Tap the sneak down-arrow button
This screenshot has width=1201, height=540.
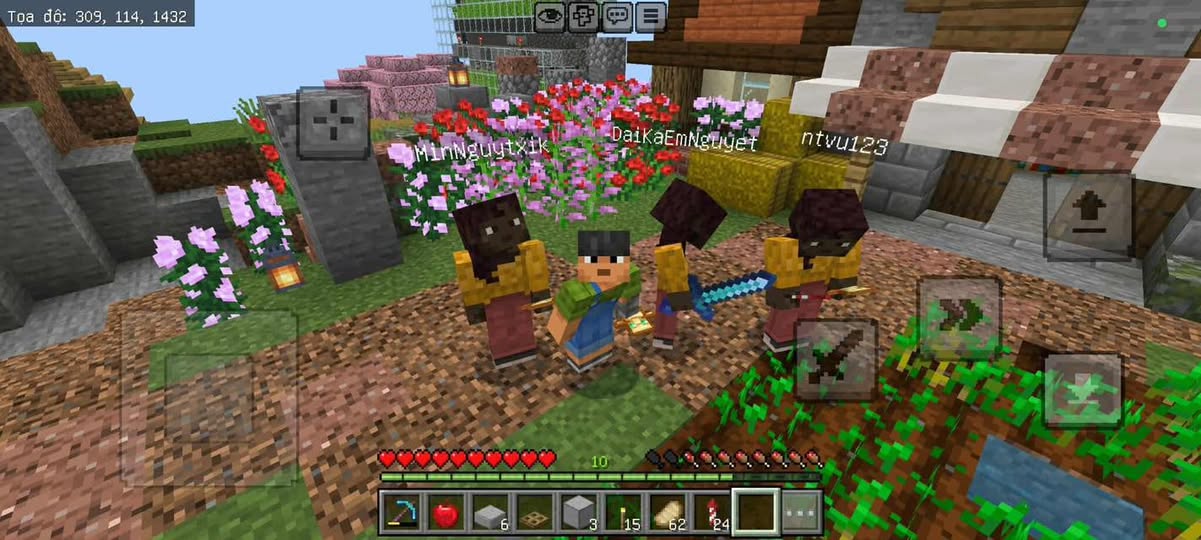tap(1082, 391)
